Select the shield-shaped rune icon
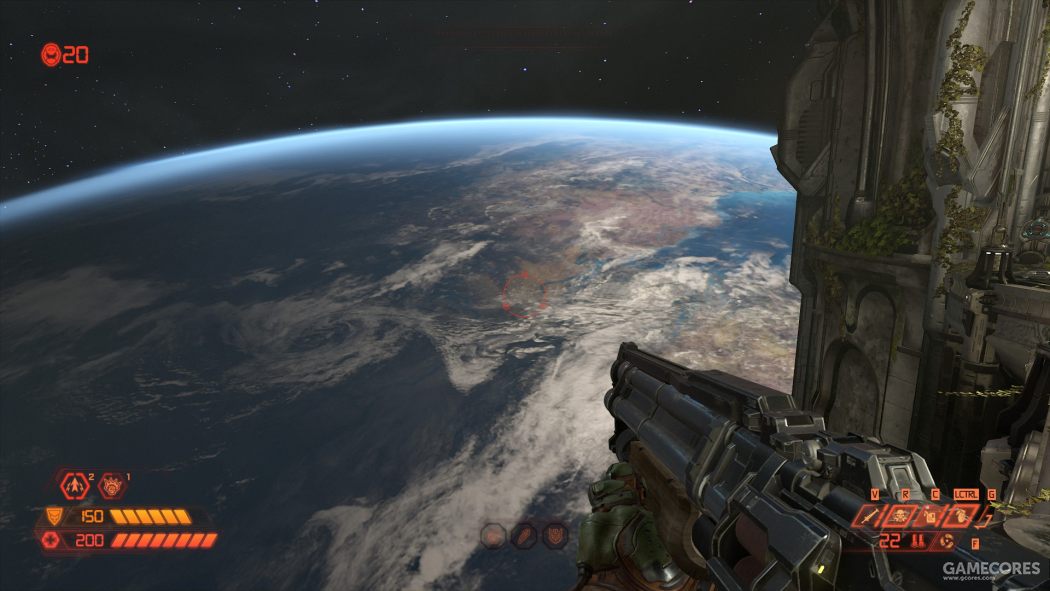Viewport: 1050px width, 591px height. click(x=555, y=535)
